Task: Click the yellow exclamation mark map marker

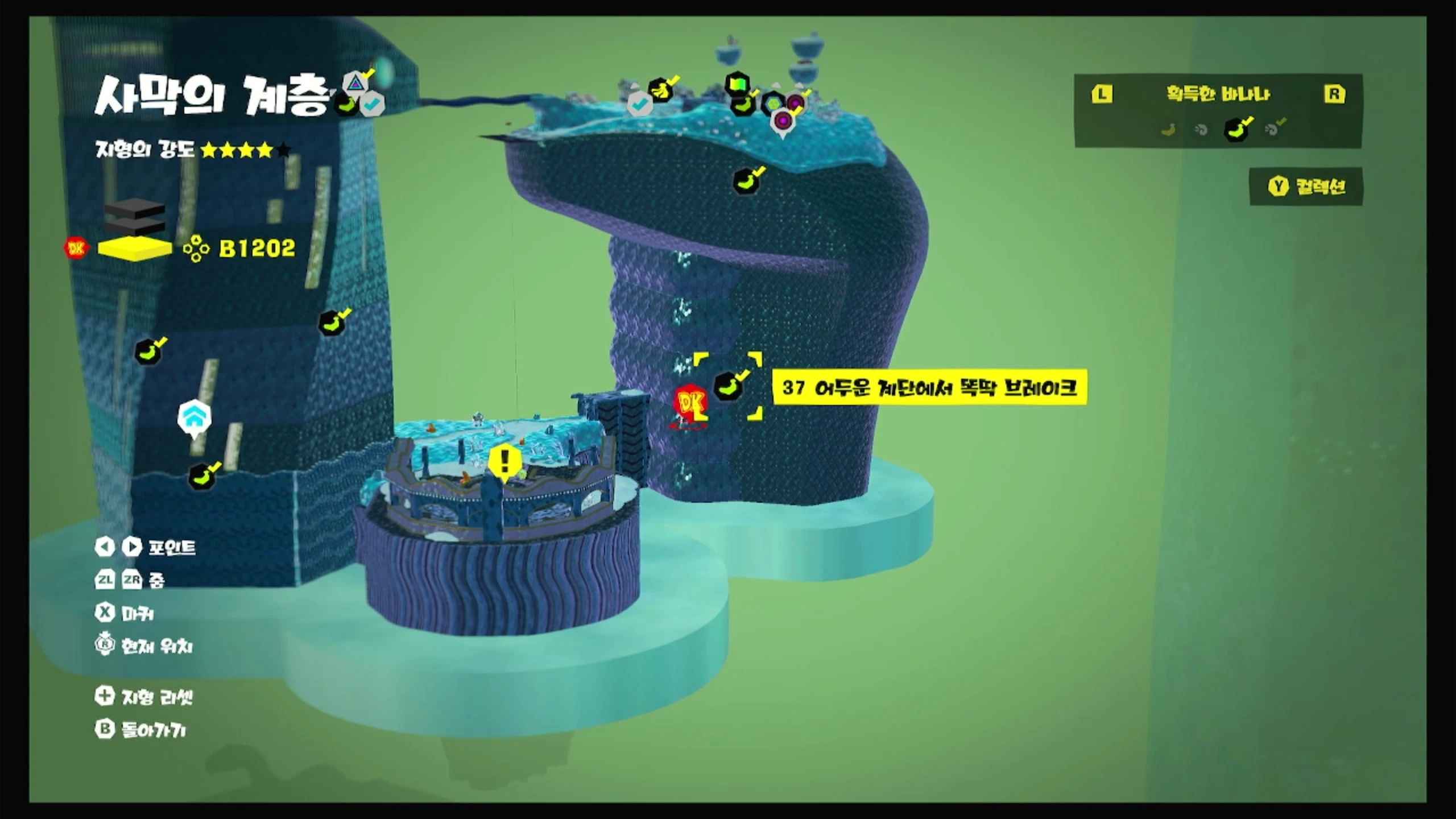Action: point(504,461)
